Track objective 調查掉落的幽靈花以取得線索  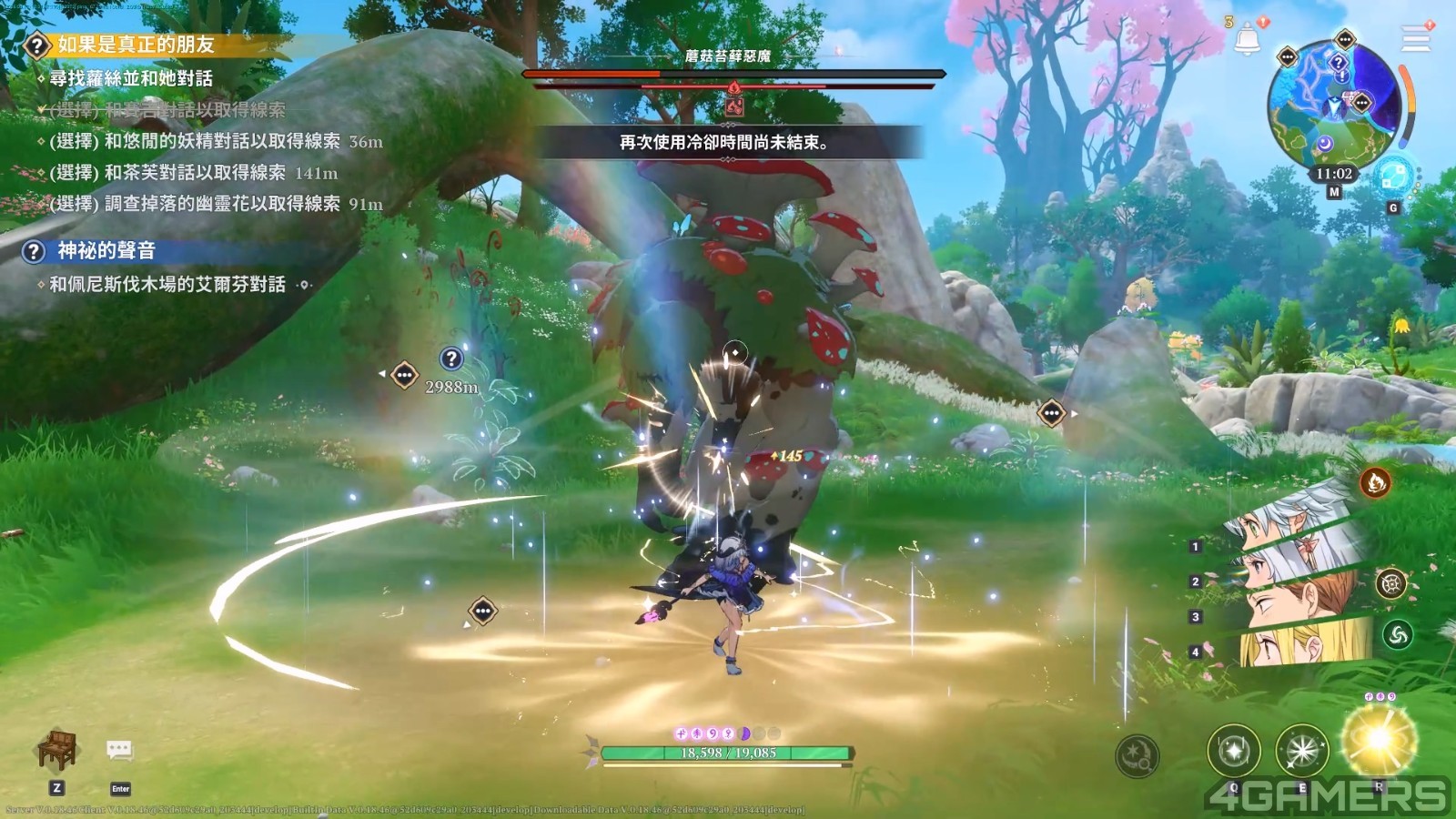pos(195,204)
